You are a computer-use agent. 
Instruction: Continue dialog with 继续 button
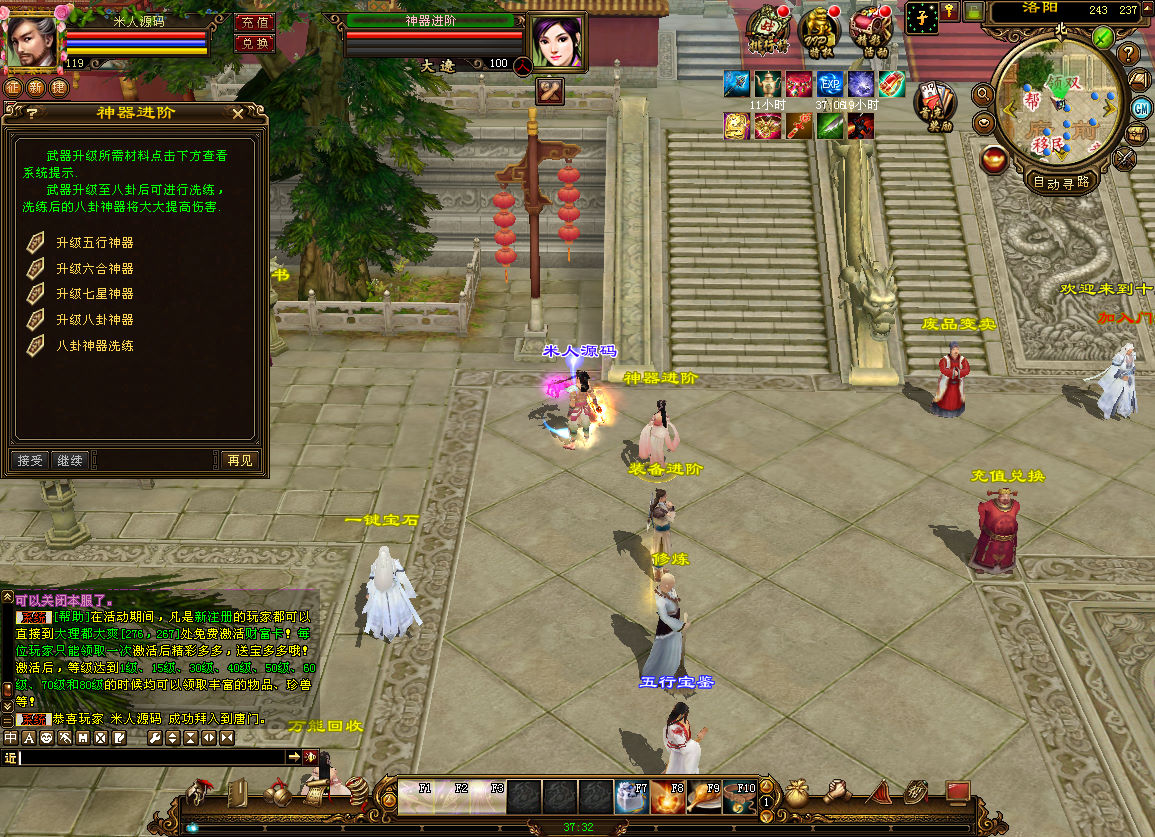pyautogui.click(x=70, y=460)
